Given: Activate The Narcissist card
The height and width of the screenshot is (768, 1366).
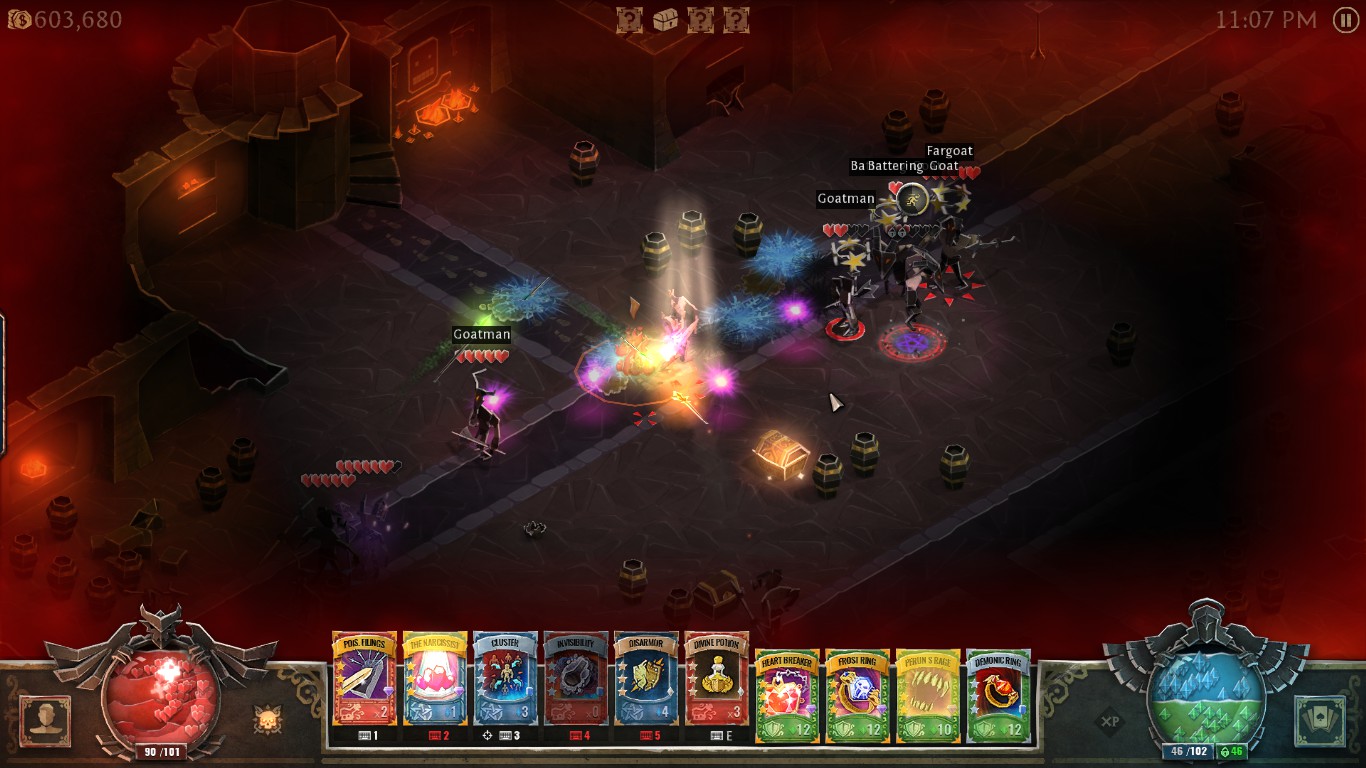Looking at the screenshot, I should point(435,678).
